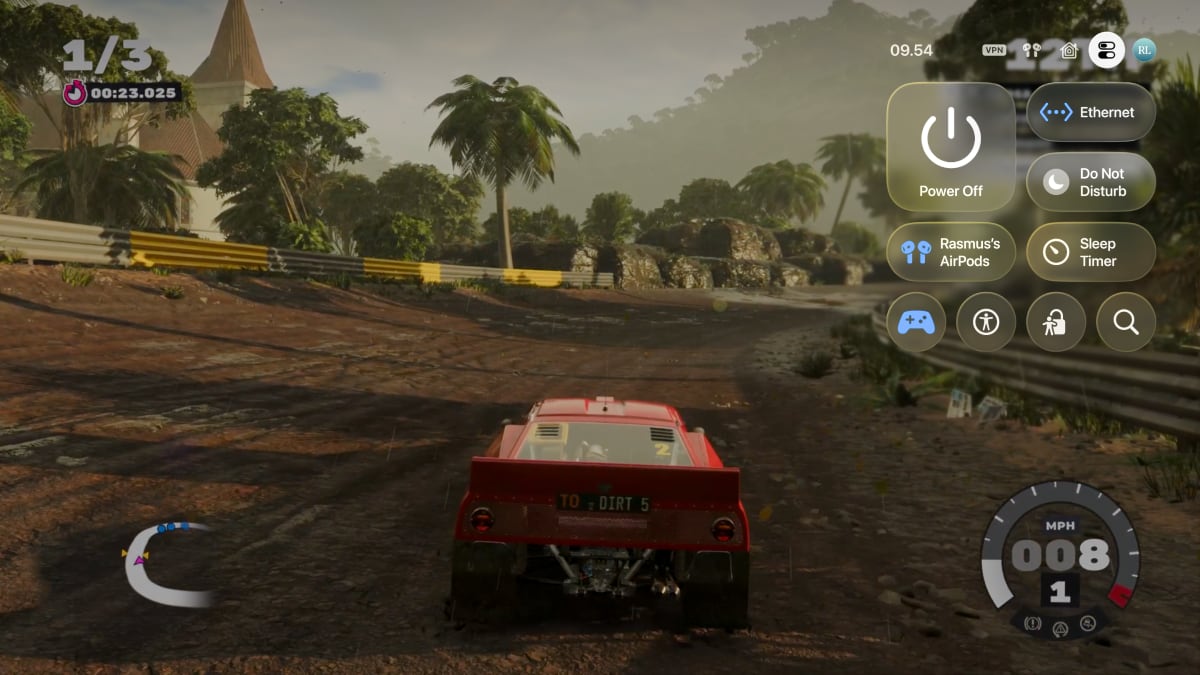The width and height of the screenshot is (1200, 675).
Task: Open the accessibility shortcuts icon
Action: click(x=986, y=322)
